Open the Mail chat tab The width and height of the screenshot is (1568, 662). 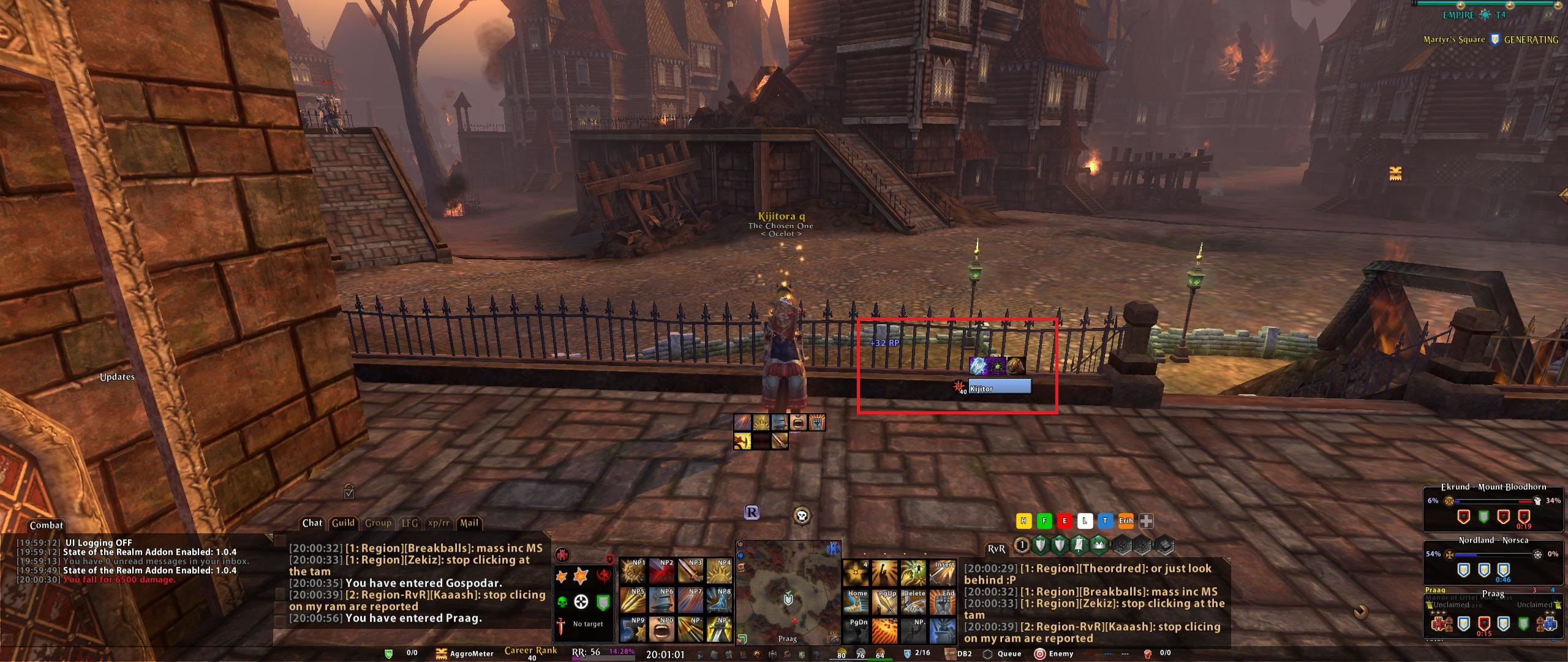tap(469, 523)
